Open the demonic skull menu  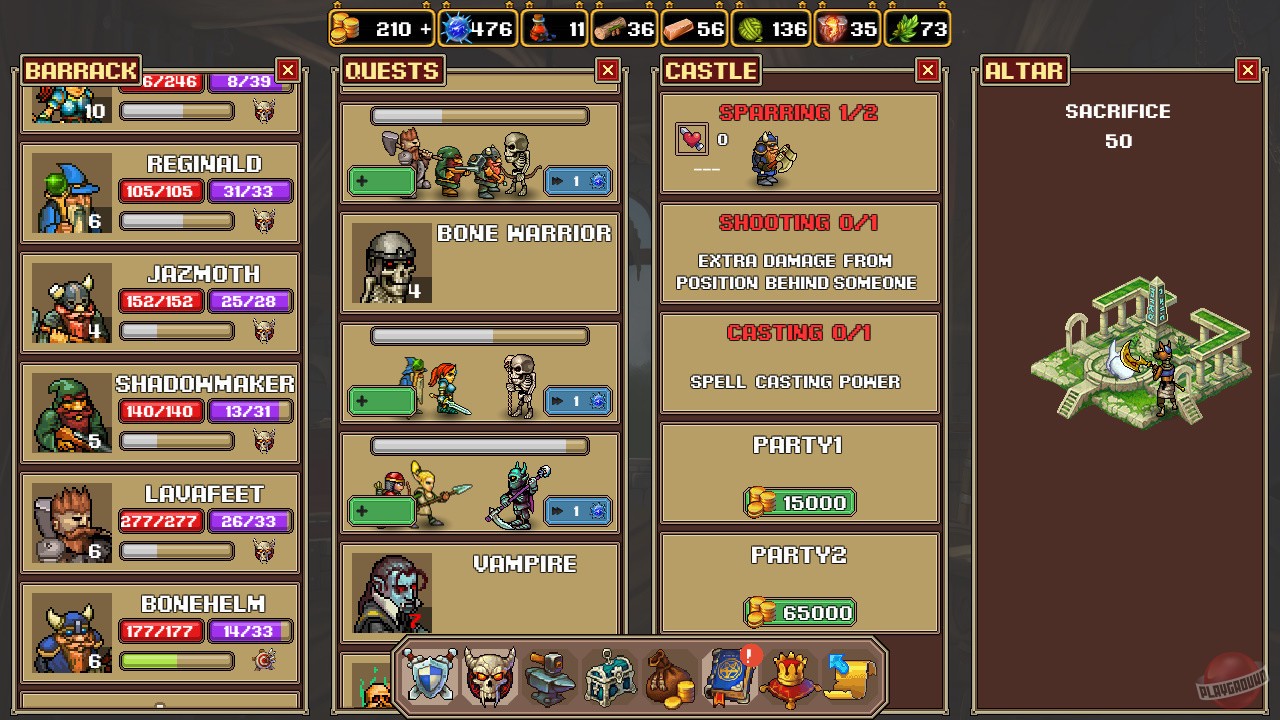point(490,676)
